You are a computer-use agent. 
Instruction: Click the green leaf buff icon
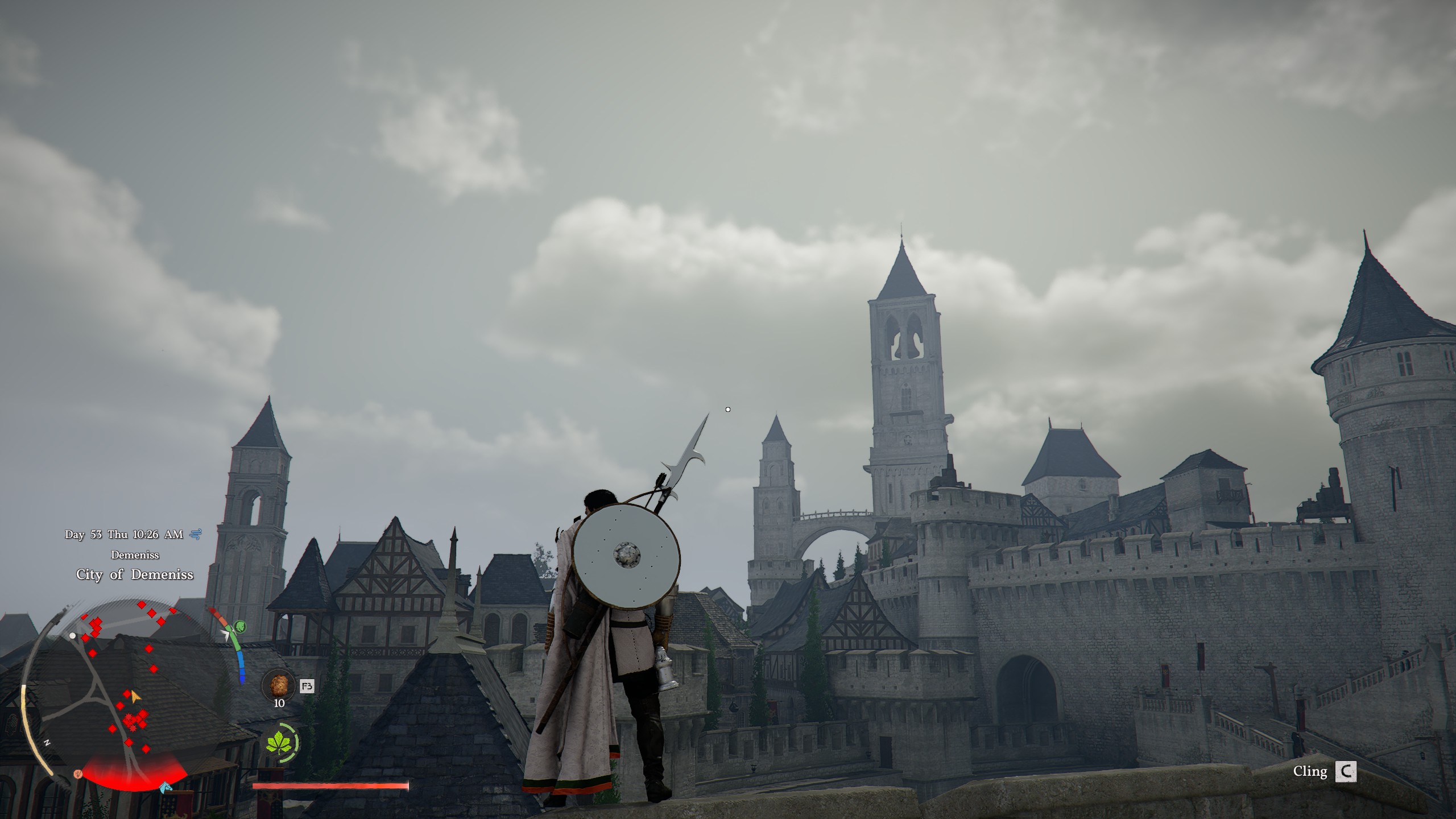pyautogui.click(x=278, y=743)
